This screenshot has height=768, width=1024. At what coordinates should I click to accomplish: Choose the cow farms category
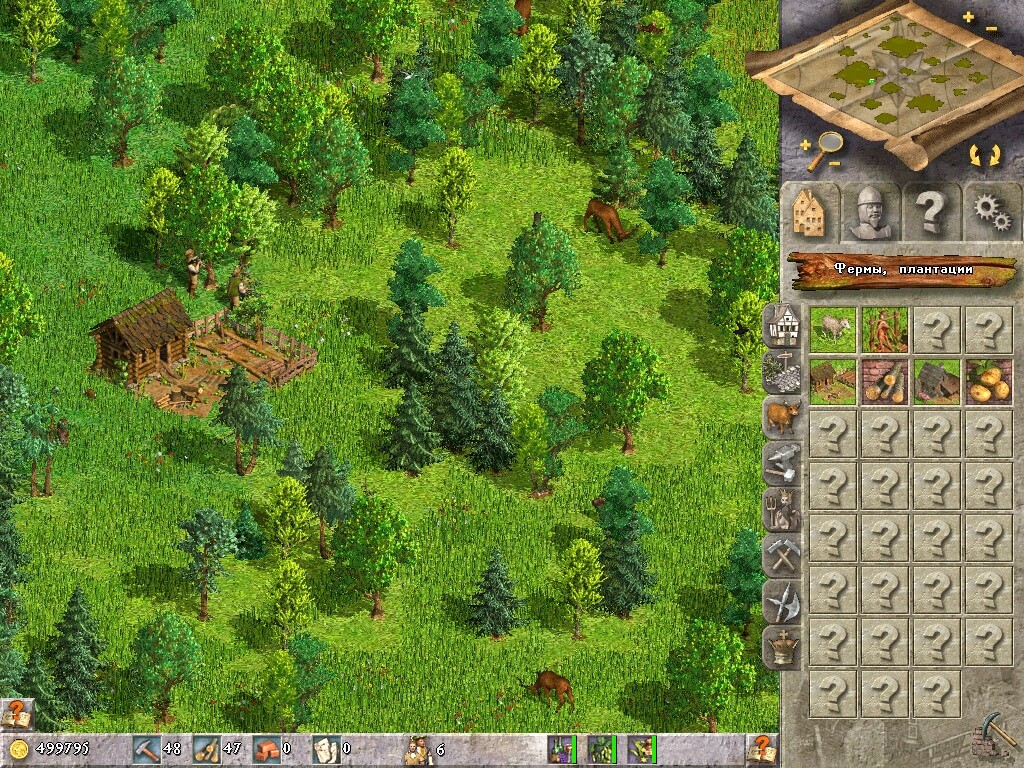click(x=782, y=416)
